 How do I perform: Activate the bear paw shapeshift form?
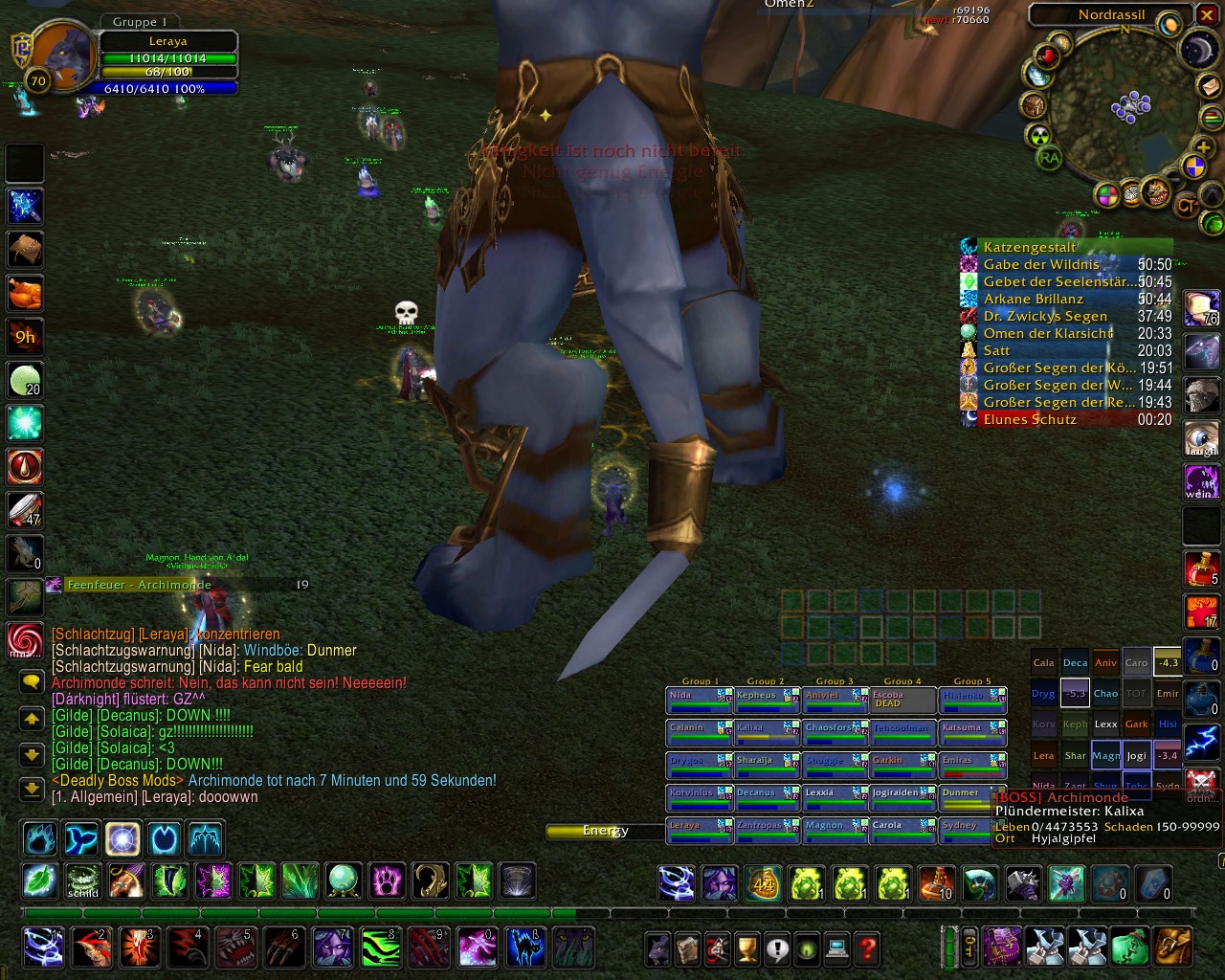[x=41, y=839]
